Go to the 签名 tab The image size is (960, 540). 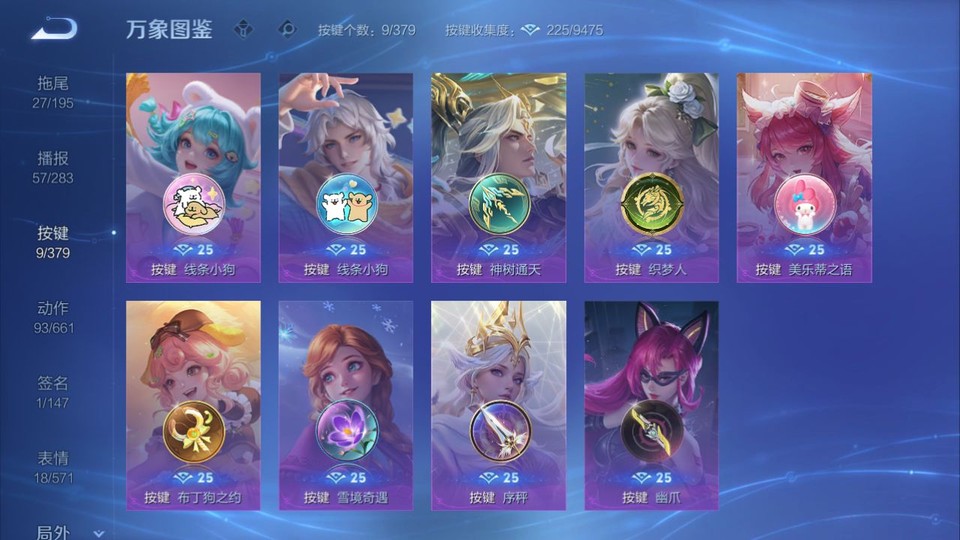coord(54,392)
